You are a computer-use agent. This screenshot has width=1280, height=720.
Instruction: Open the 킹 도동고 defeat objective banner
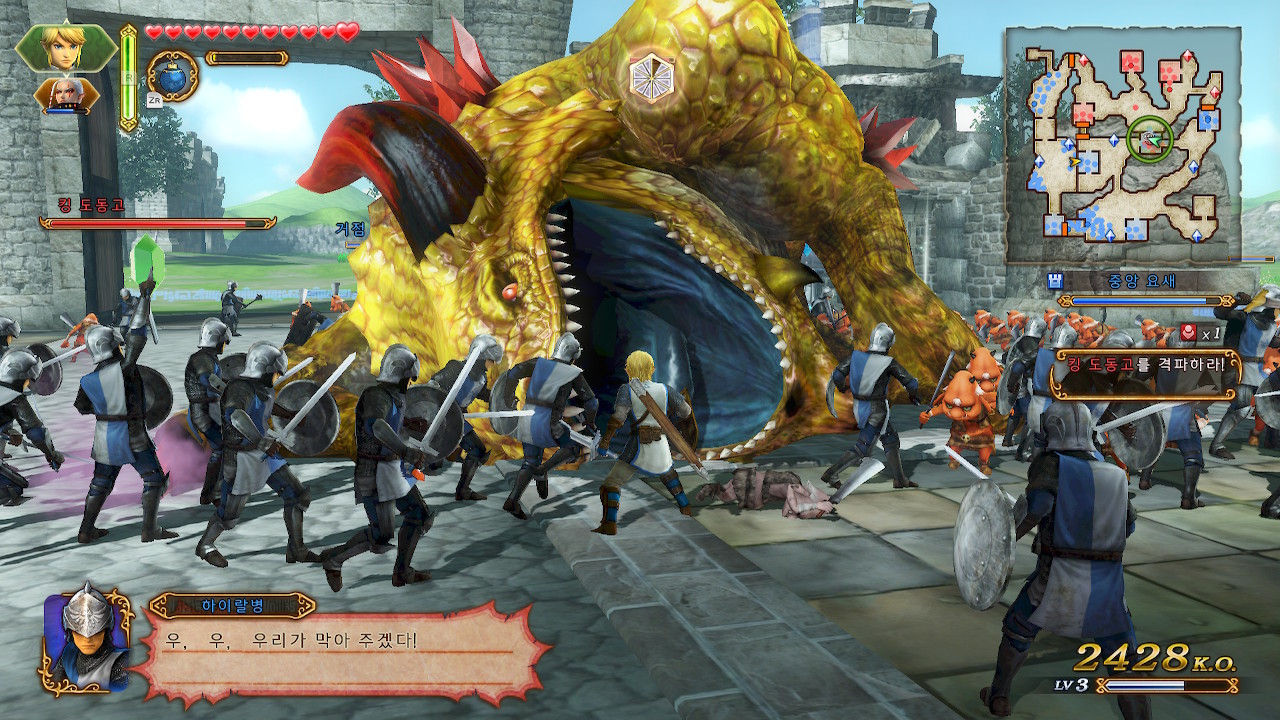1150,365
